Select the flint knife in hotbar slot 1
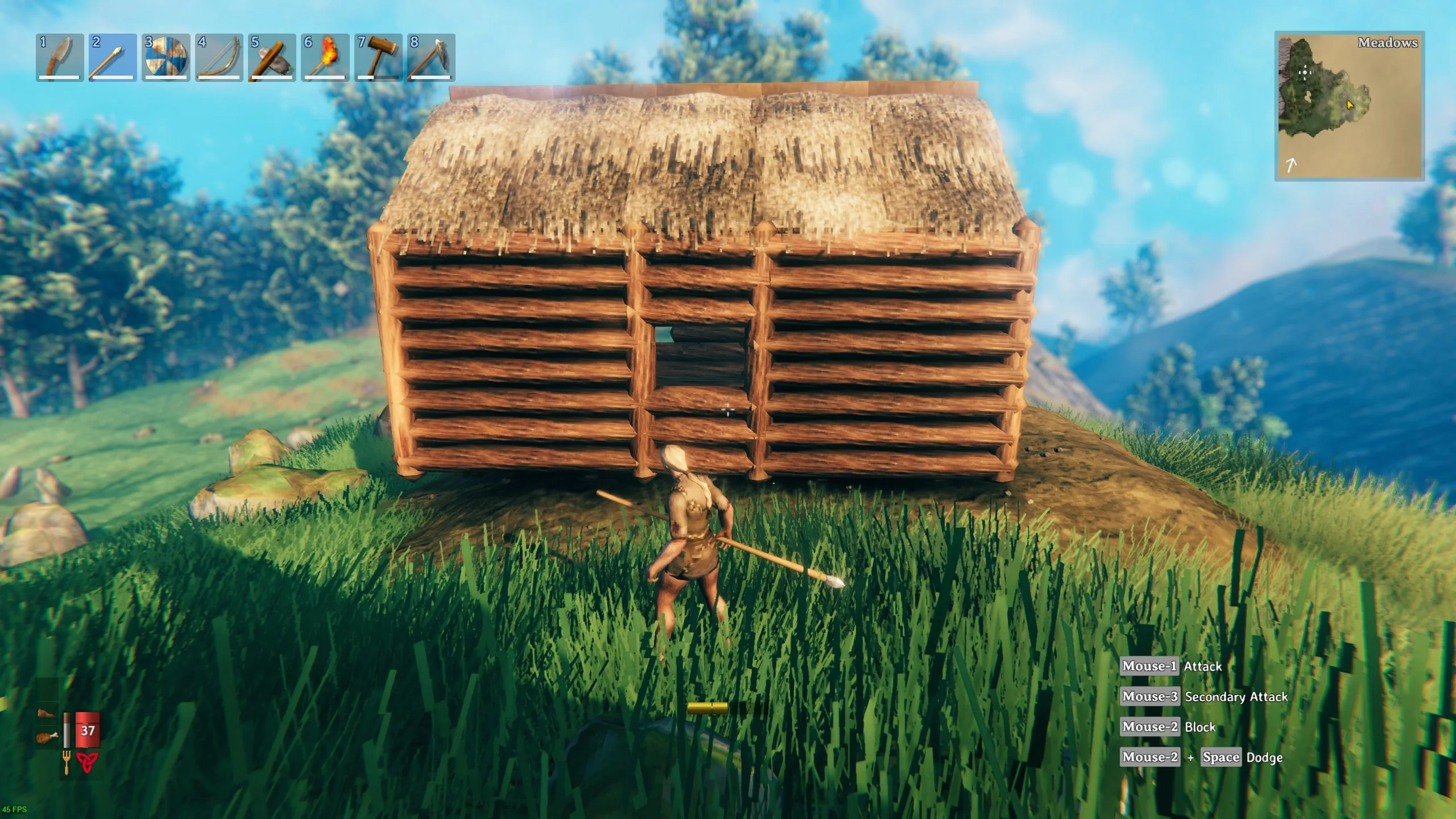Viewport: 1456px width, 819px height. click(59, 57)
